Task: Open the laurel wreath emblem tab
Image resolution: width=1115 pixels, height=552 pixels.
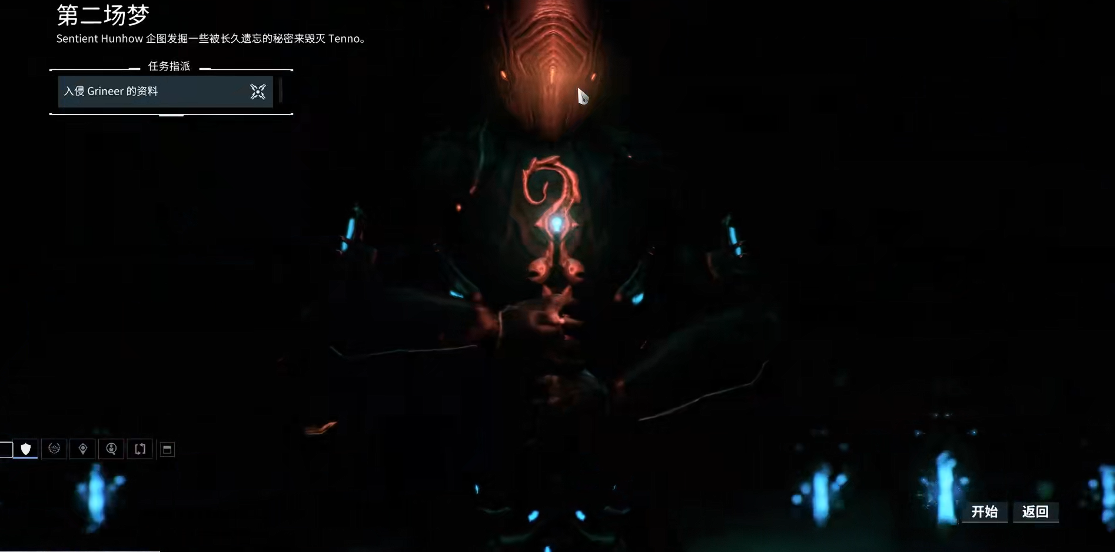Action: [54, 449]
